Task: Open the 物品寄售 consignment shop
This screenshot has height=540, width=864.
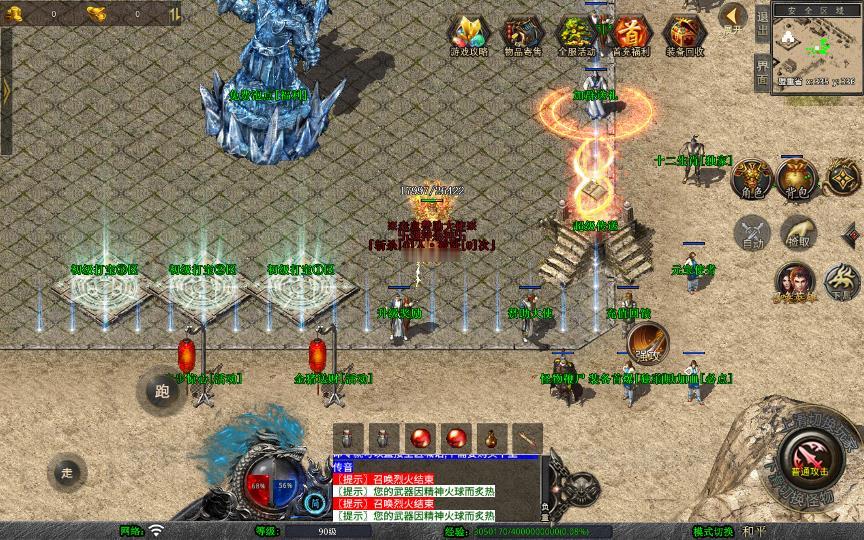Action: point(521,36)
